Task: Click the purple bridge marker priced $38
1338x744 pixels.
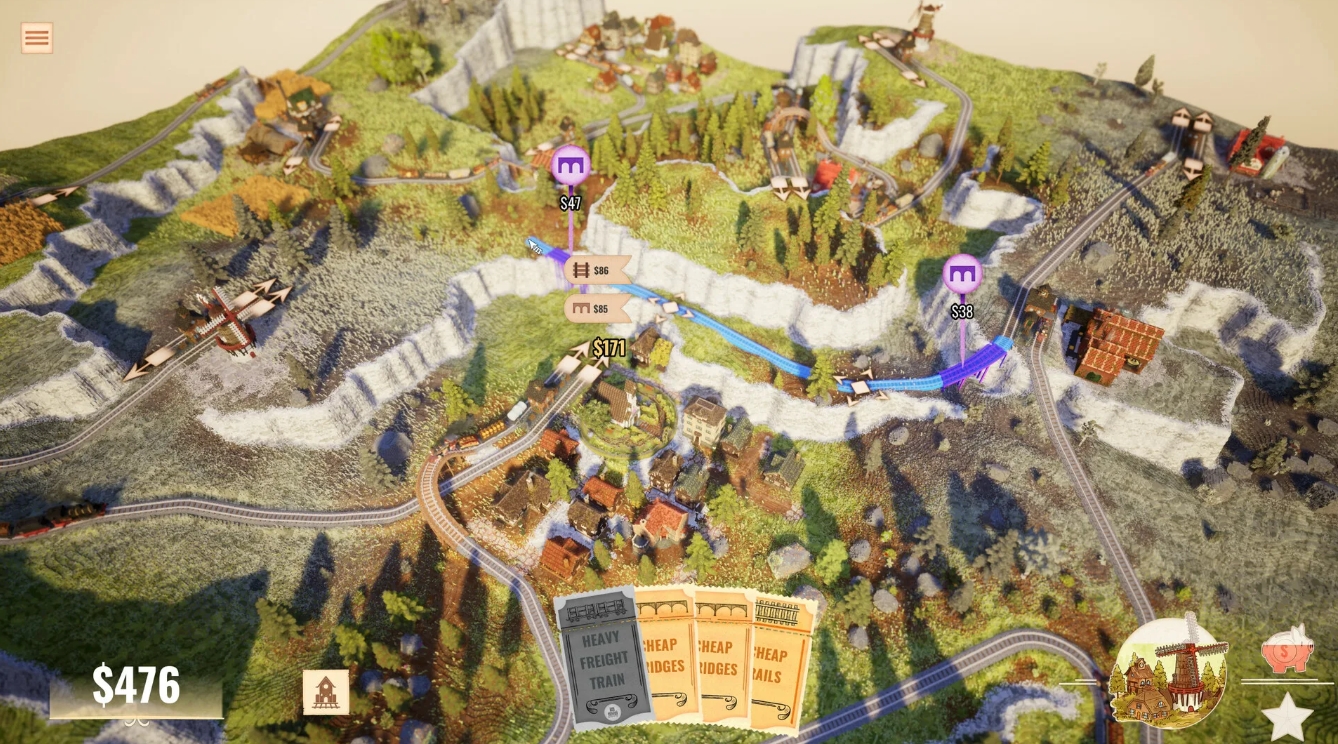Action: [x=962, y=273]
